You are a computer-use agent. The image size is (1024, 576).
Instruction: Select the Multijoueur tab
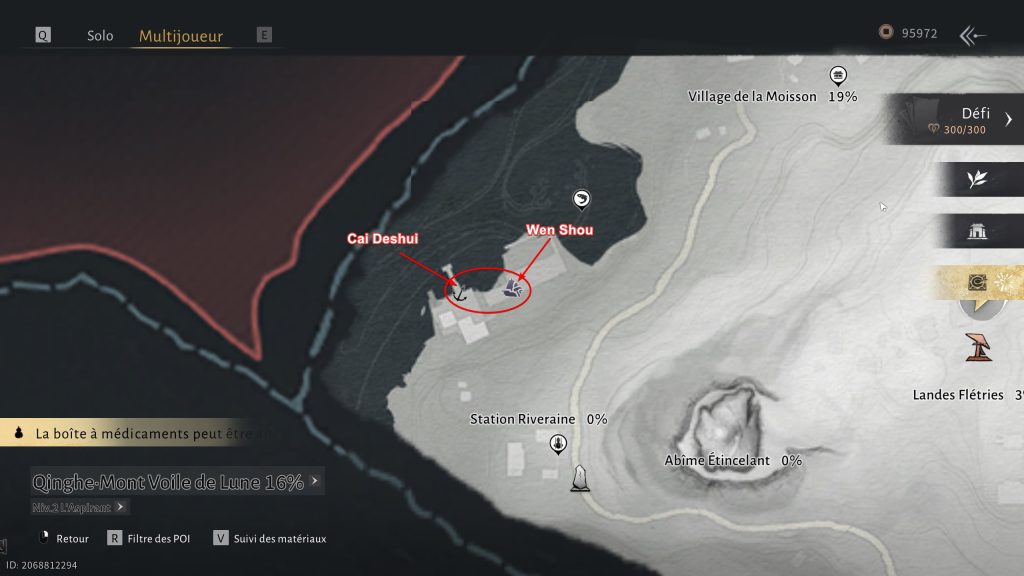coord(181,36)
